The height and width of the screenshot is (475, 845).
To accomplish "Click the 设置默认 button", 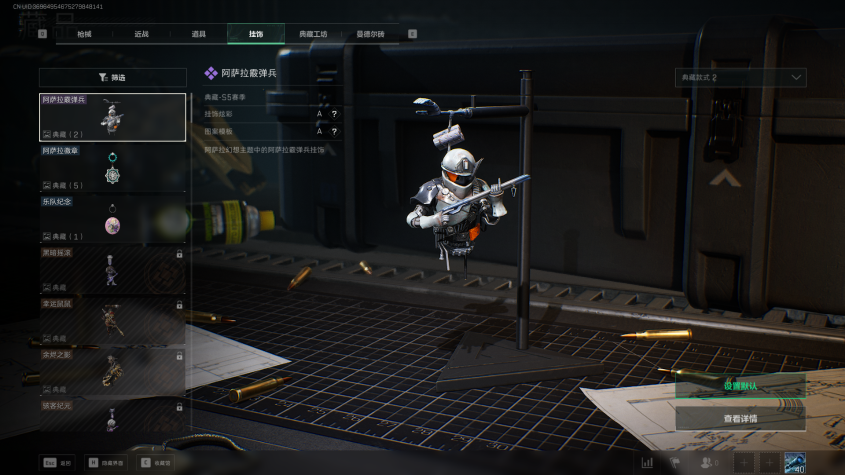I will click(x=740, y=386).
